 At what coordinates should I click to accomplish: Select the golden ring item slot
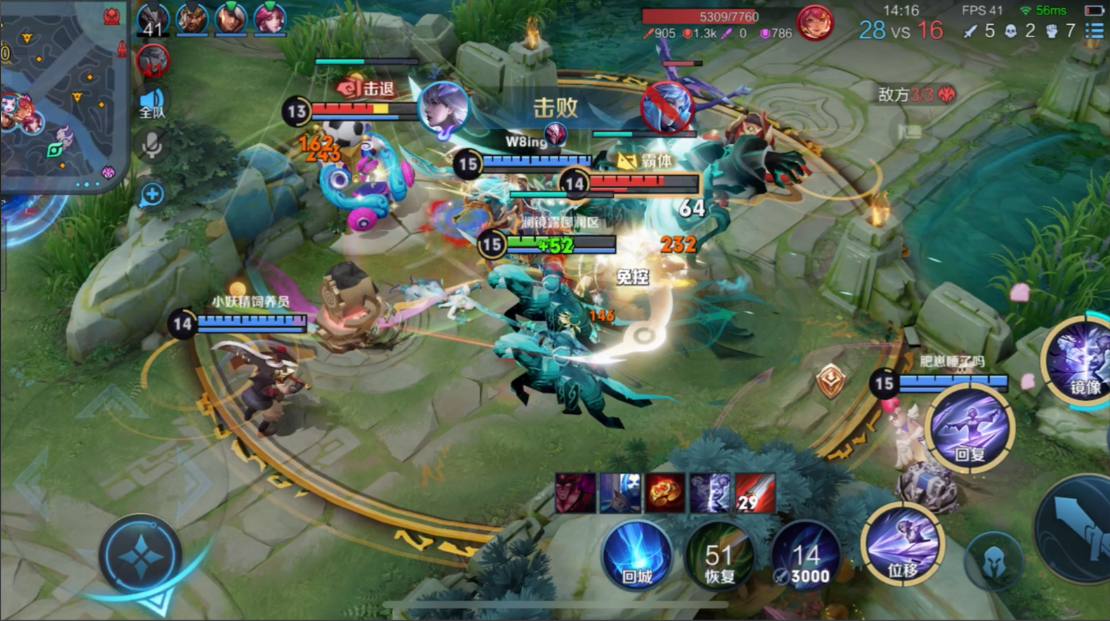pos(664,493)
